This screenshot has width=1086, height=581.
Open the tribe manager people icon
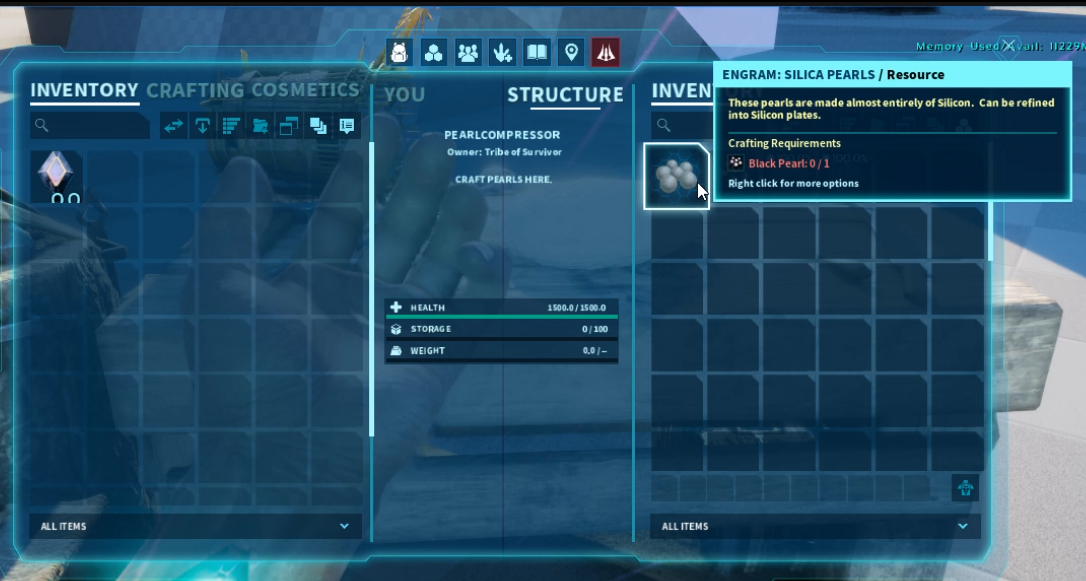point(467,52)
